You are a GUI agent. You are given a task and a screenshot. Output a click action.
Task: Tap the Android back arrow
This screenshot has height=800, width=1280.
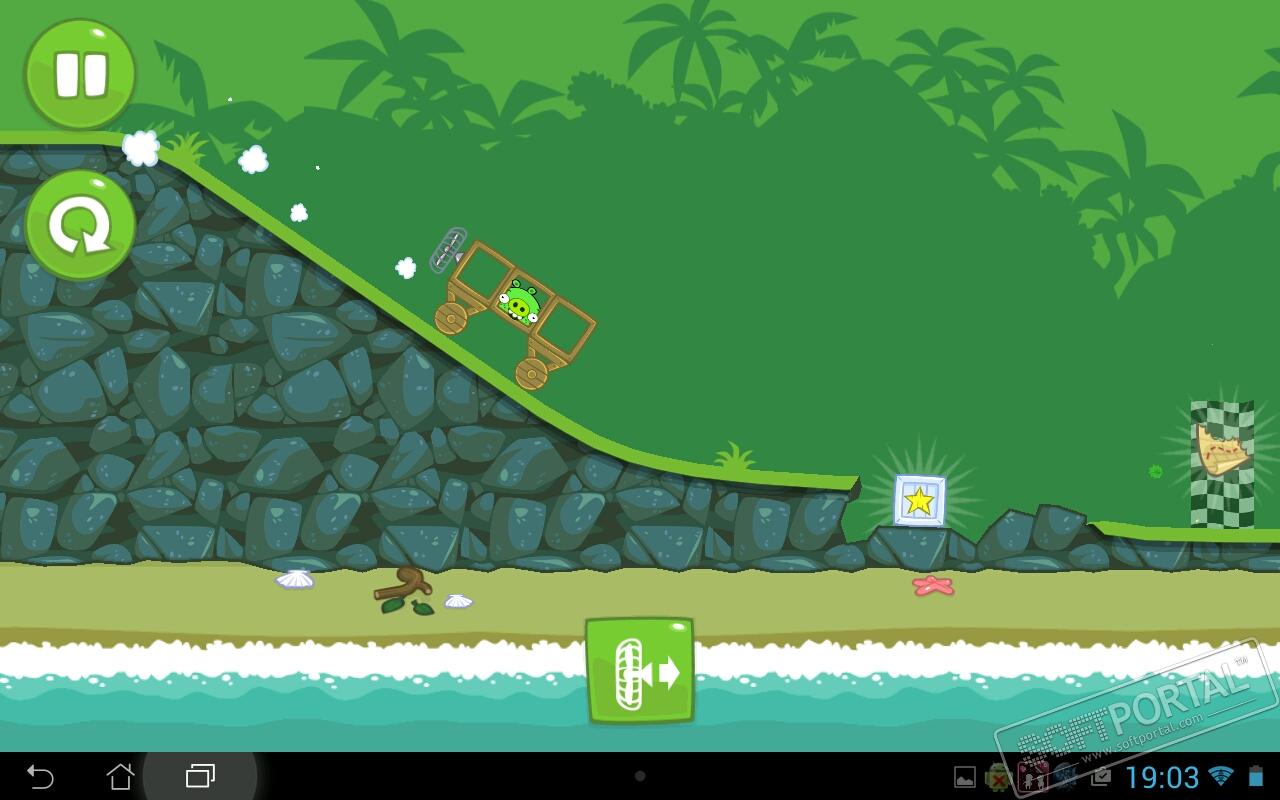(x=40, y=776)
